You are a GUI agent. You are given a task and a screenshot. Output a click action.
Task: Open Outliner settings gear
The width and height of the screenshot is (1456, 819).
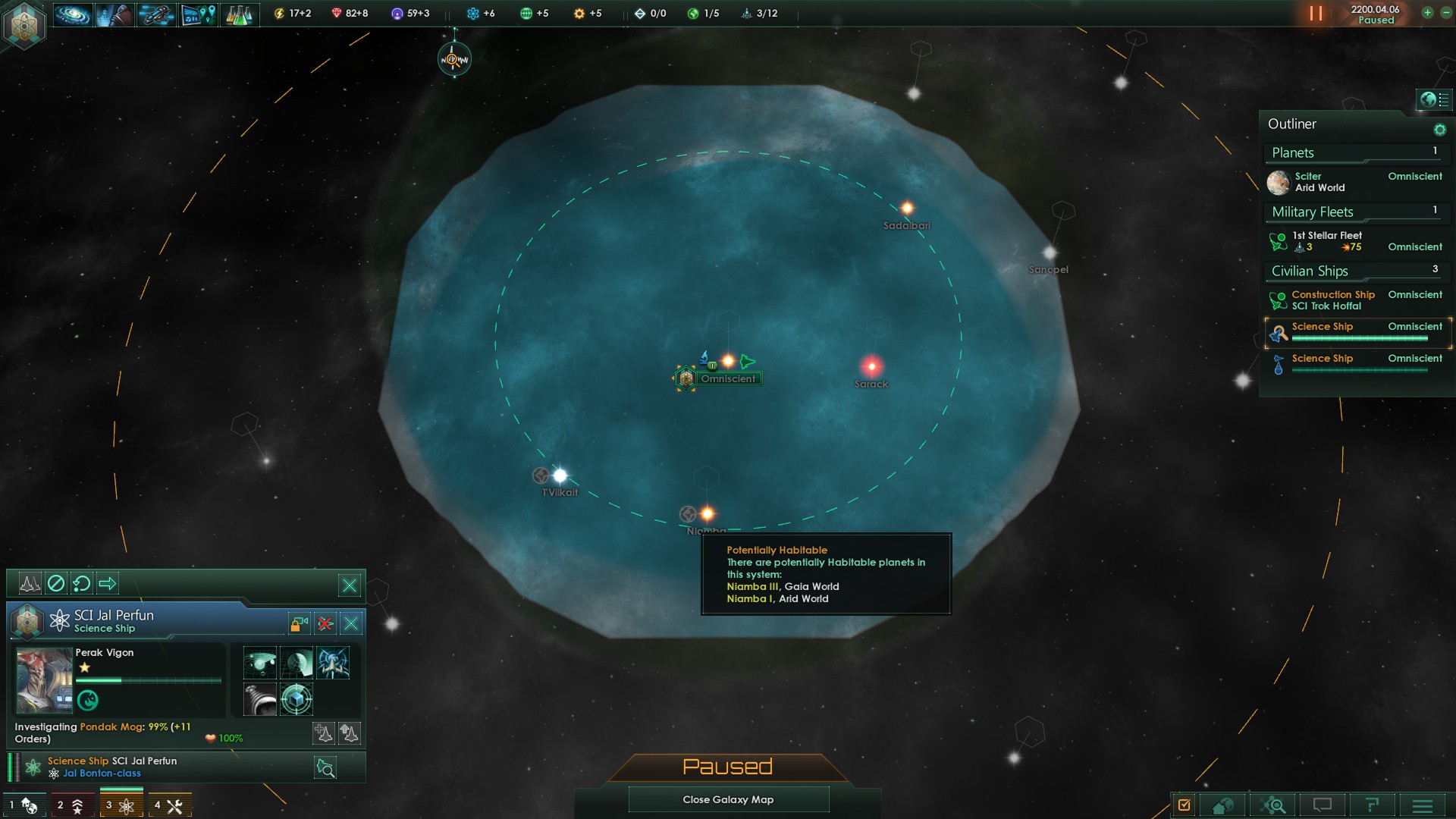click(1439, 130)
